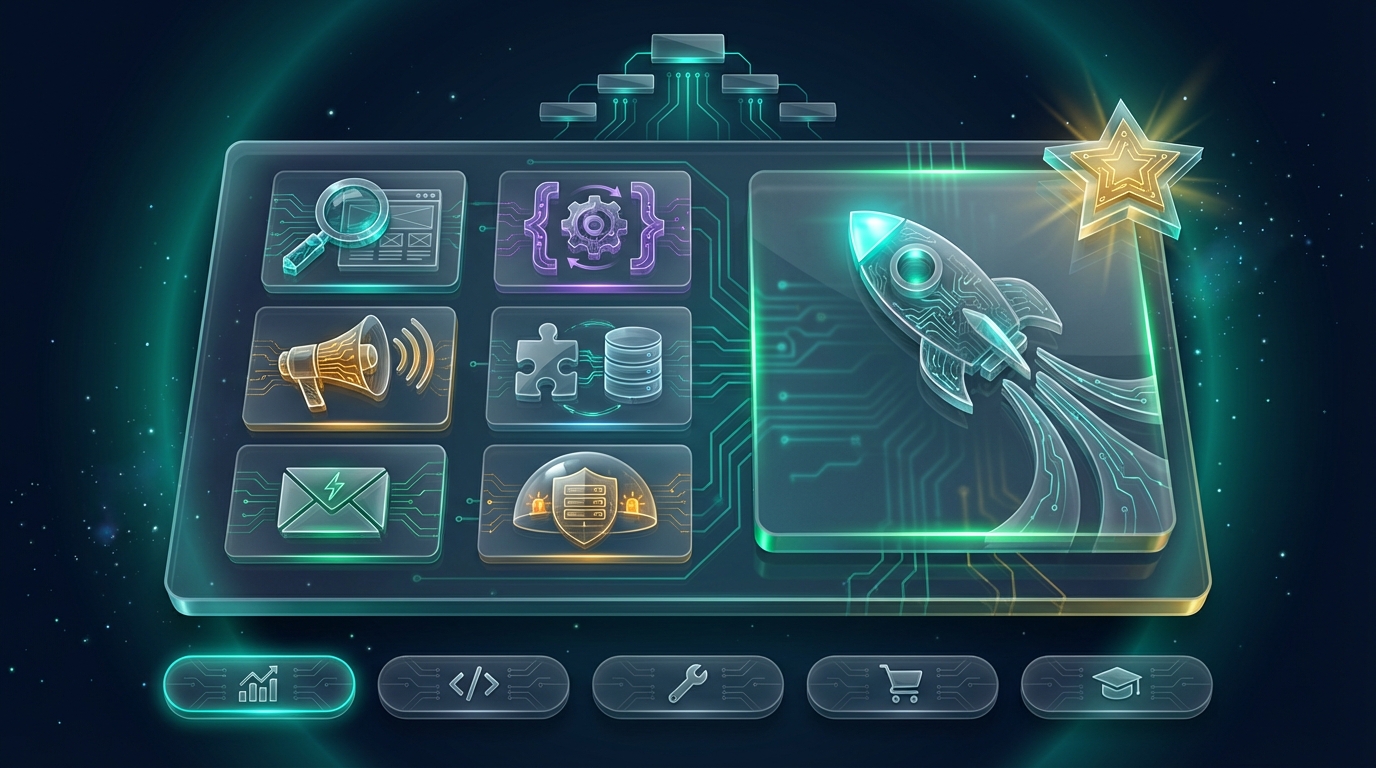1376x768 pixels.
Task: Switch to the code brackets tab
Action: [x=473, y=686]
